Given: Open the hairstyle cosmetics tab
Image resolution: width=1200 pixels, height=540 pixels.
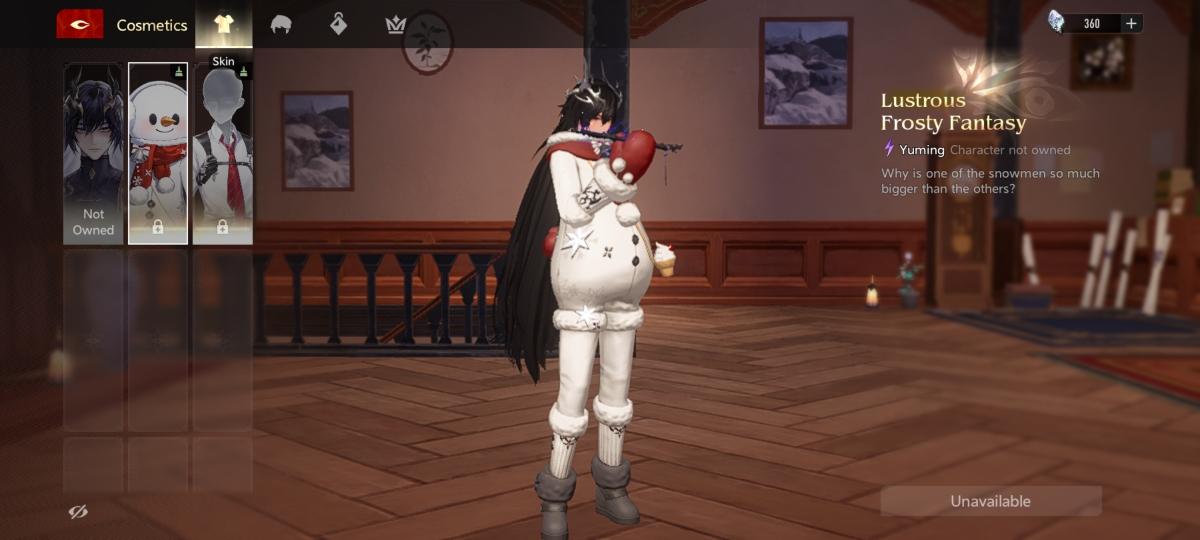Looking at the screenshot, I should pos(281,24).
